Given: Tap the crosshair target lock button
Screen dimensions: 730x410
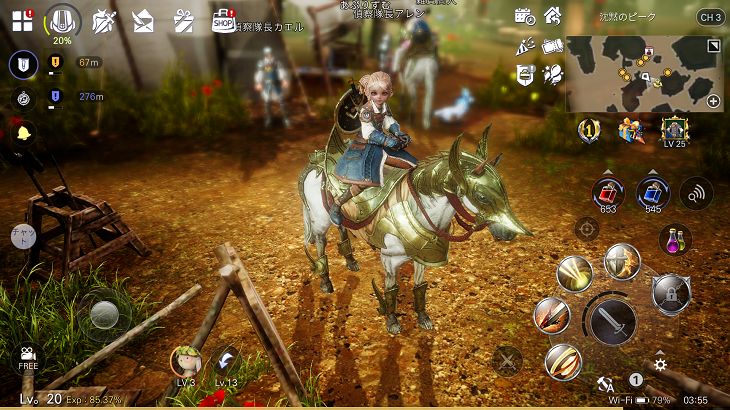Looking at the screenshot, I should [587, 229].
